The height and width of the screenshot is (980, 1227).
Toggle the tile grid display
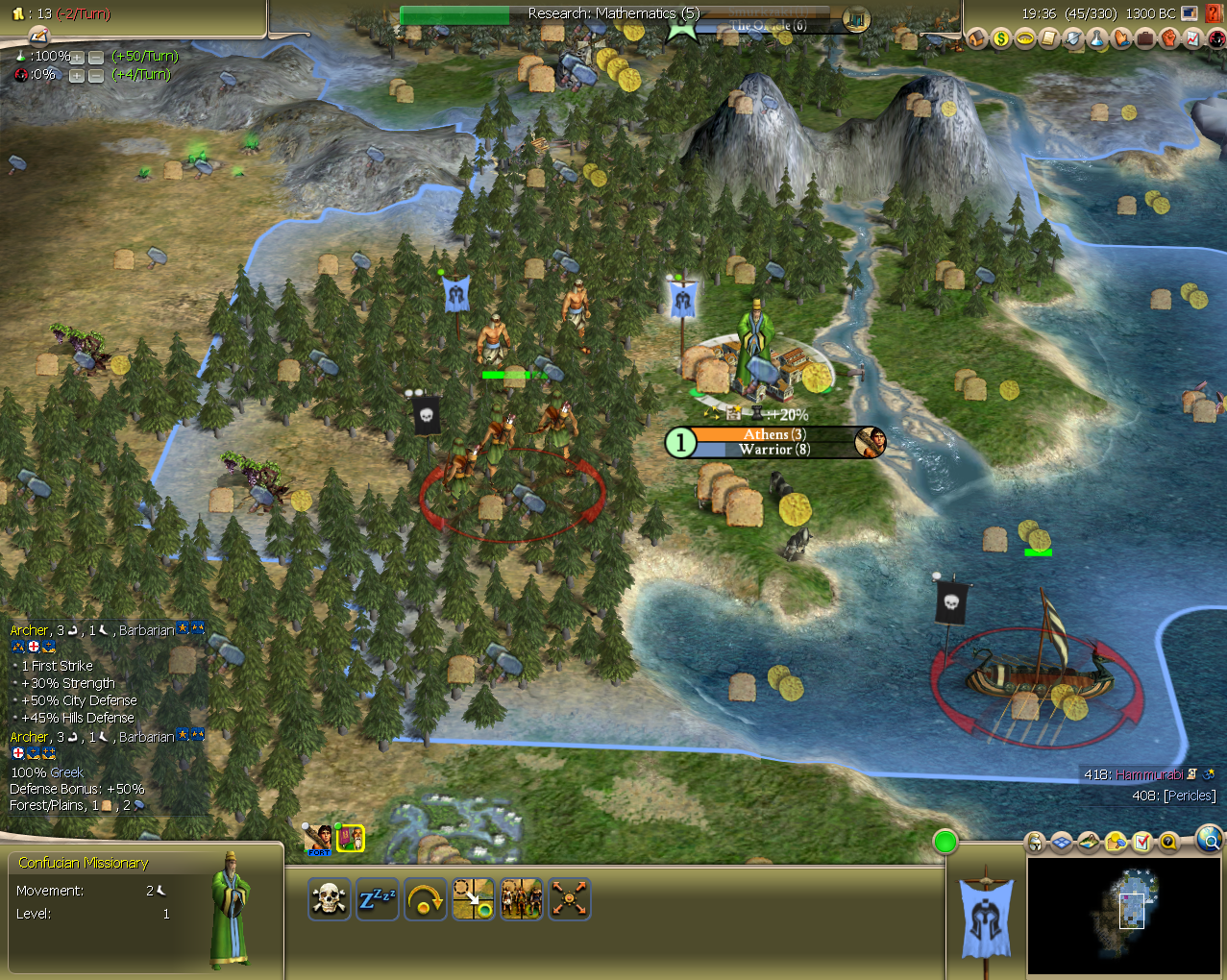1062,843
